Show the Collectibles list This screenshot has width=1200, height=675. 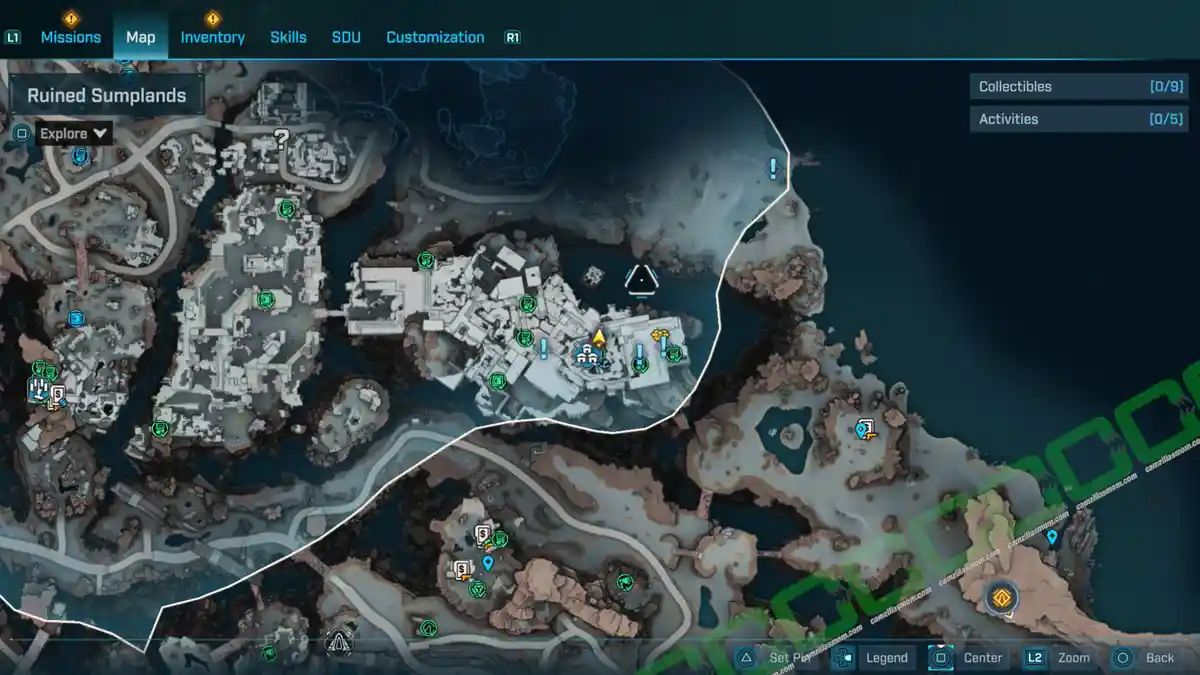click(1063, 87)
